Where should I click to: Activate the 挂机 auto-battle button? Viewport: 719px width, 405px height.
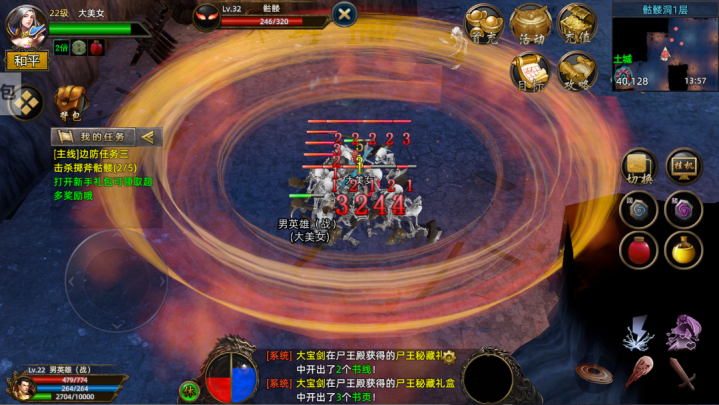[x=684, y=168]
